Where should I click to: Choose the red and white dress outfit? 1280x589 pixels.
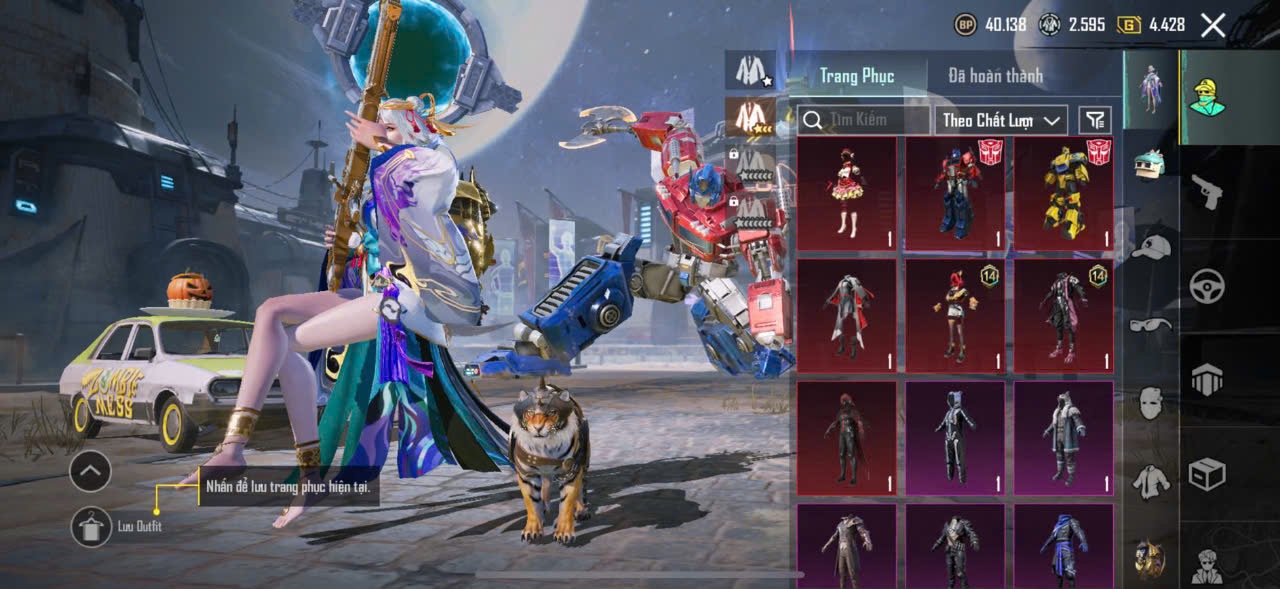click(x=846, y=193)
